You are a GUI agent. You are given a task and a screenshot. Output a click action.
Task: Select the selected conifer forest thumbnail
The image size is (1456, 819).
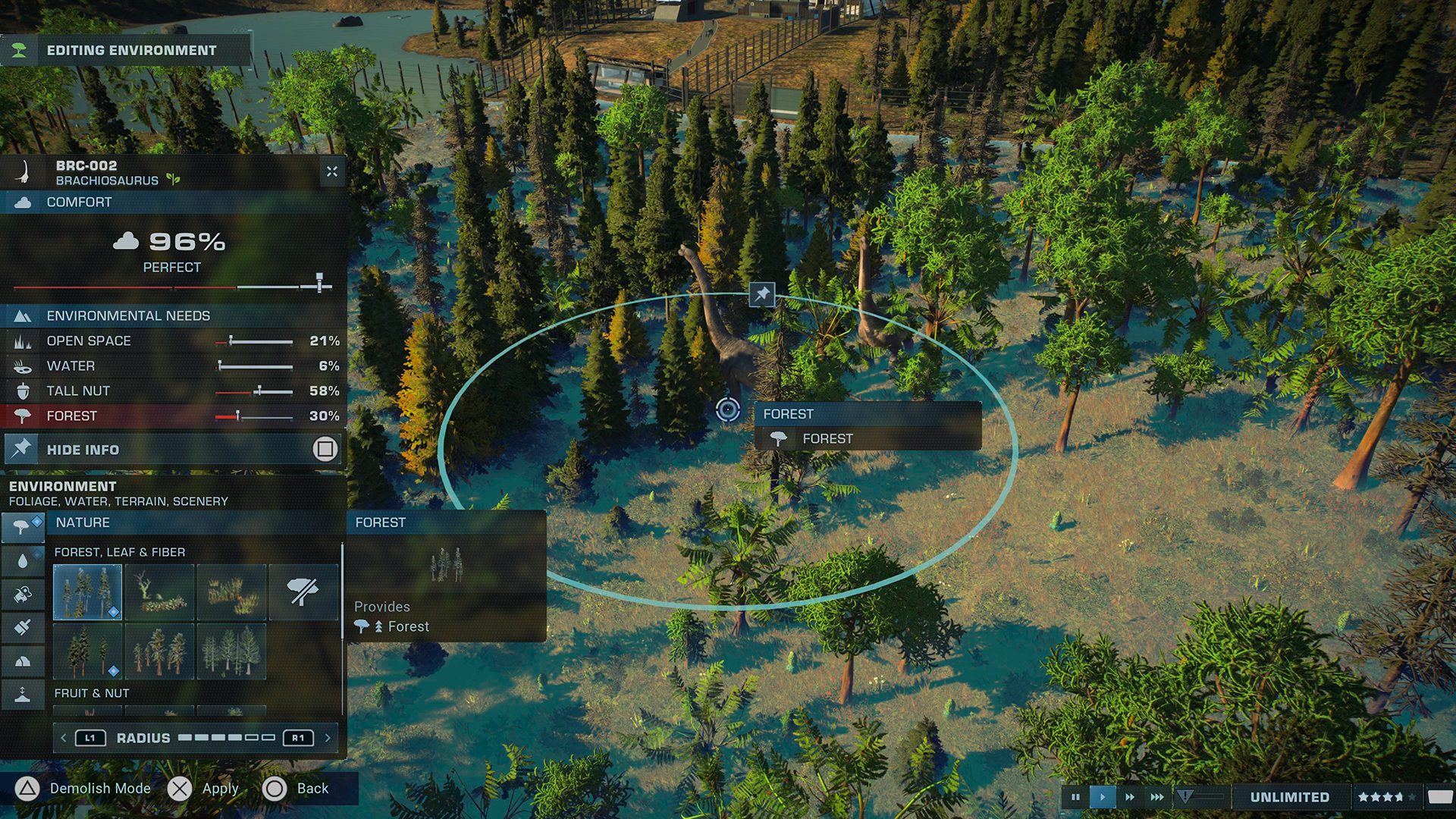(x=87, y=591)
